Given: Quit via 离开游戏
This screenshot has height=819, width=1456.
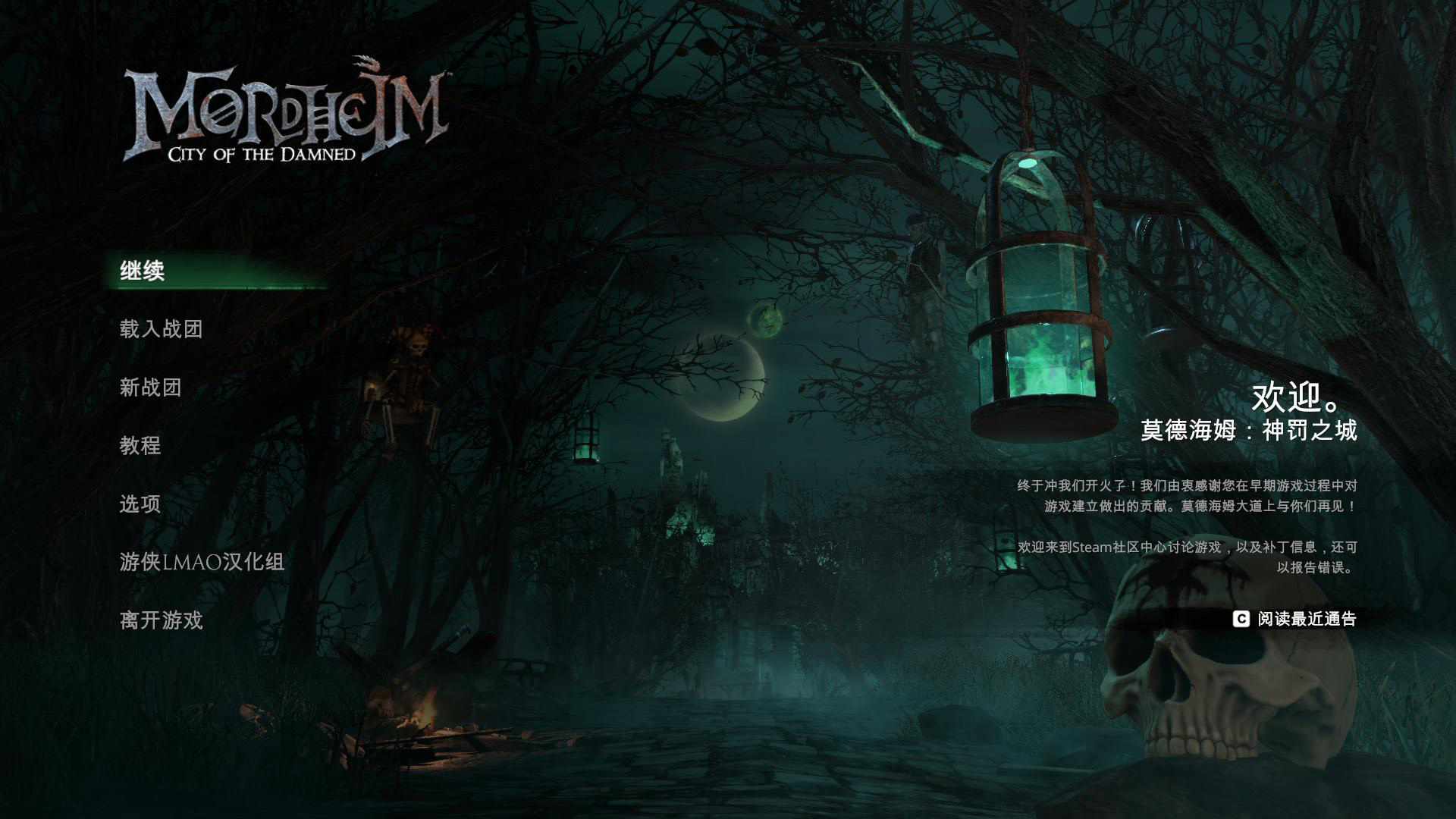Looking at the screenshot, I should pos(161,620).
